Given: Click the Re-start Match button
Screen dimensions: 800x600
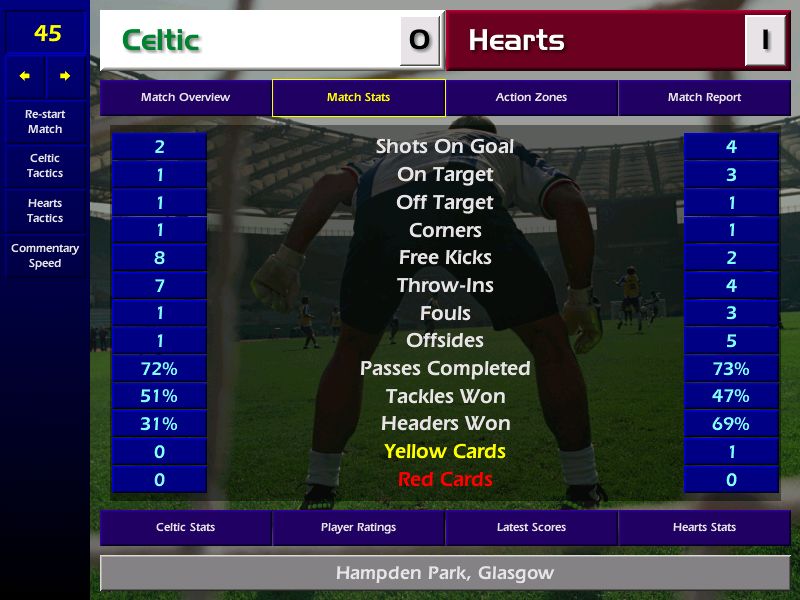Looking at the screenshot, I should (x=45, y=122).
